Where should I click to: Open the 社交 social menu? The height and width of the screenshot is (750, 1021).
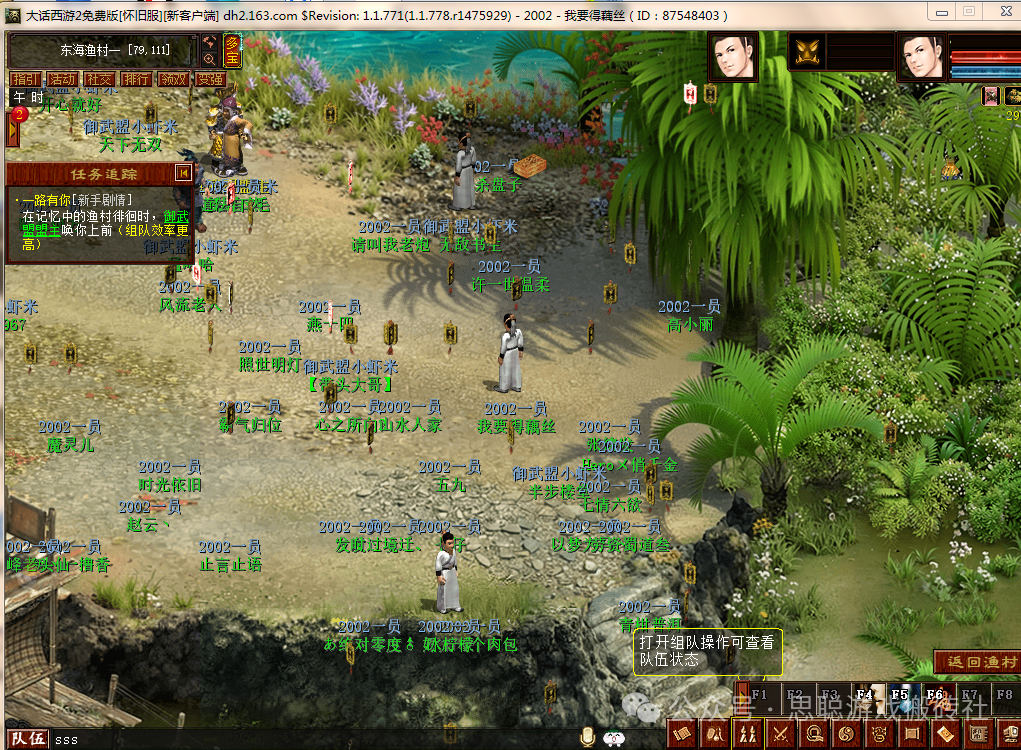[x=98, y=79]
